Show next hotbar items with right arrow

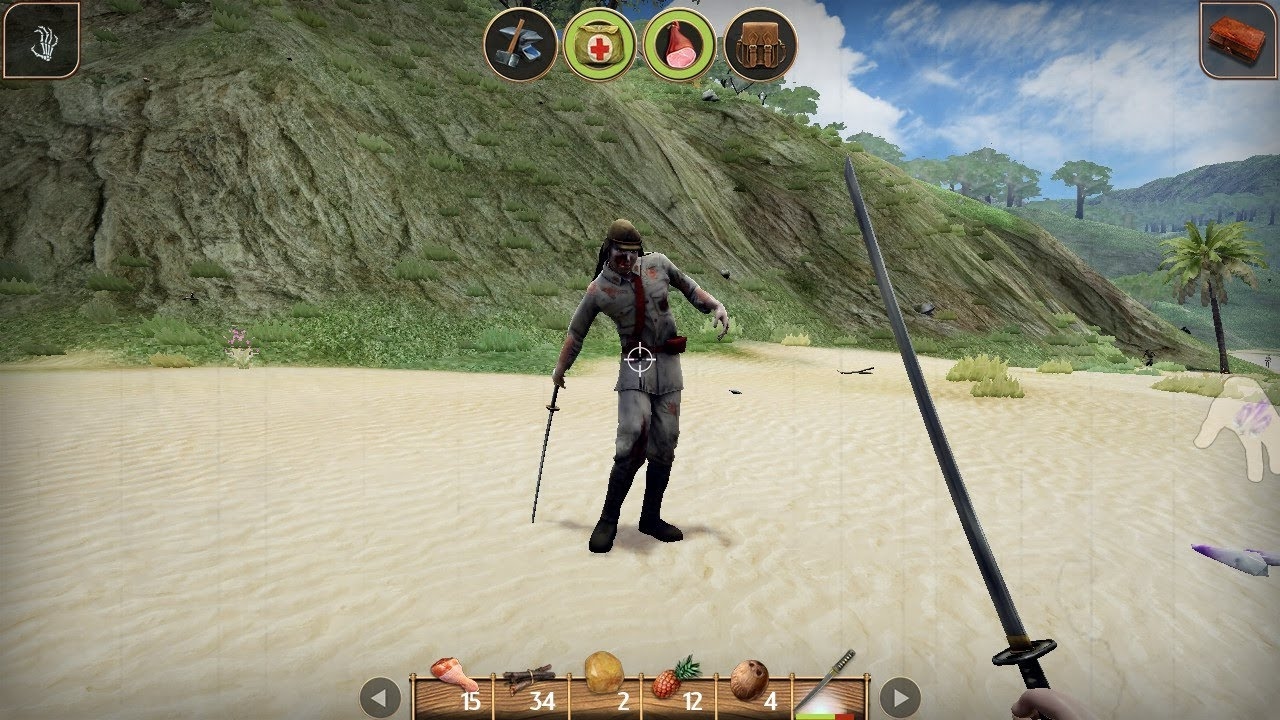click(900, 697)
